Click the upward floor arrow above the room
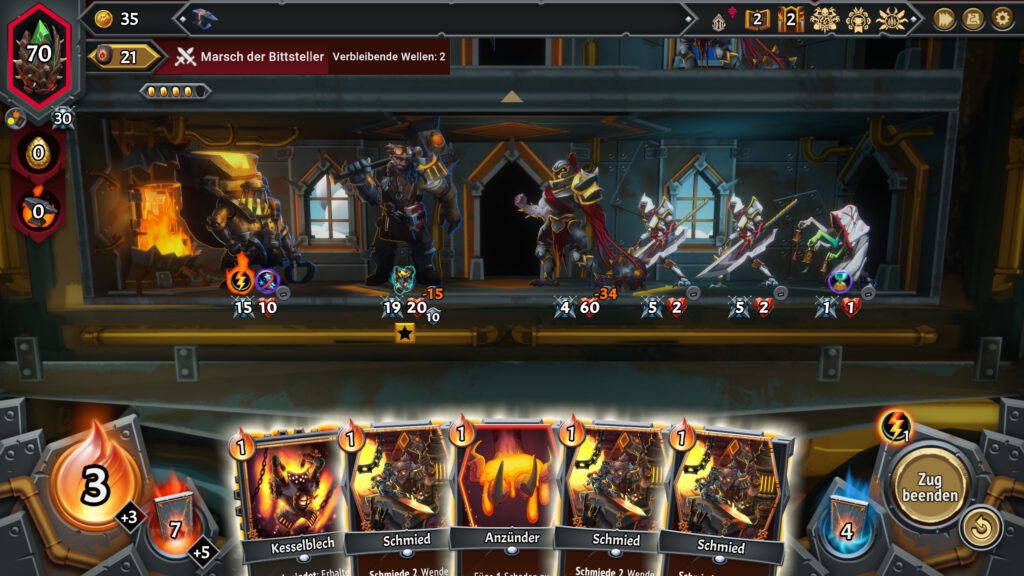Viewport: 1024px width, 576px height. tap(511, 97)
